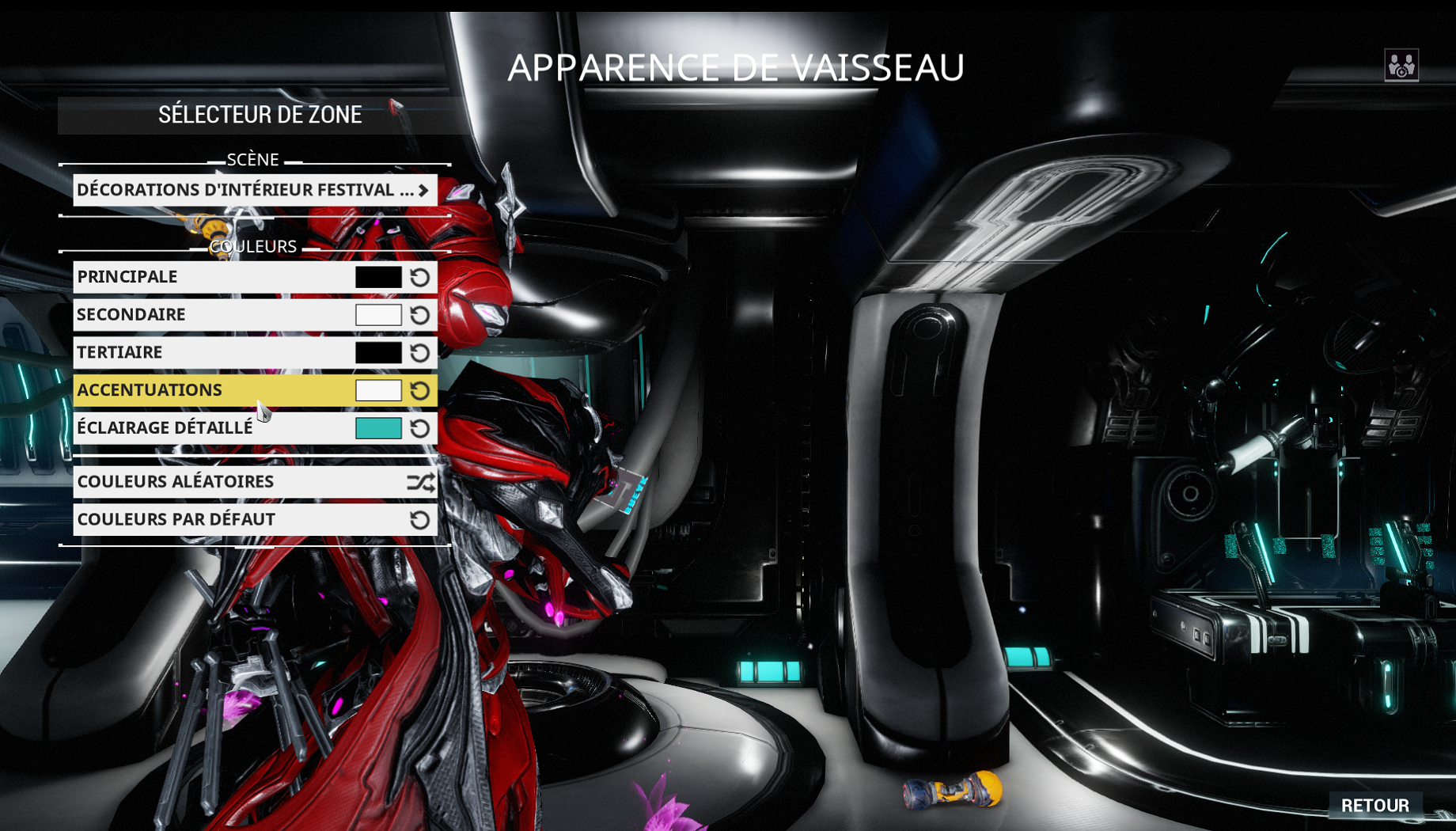Expand the Couleurs section header
The height and width of the screenshot is (831, 1456).
(253, 246)
